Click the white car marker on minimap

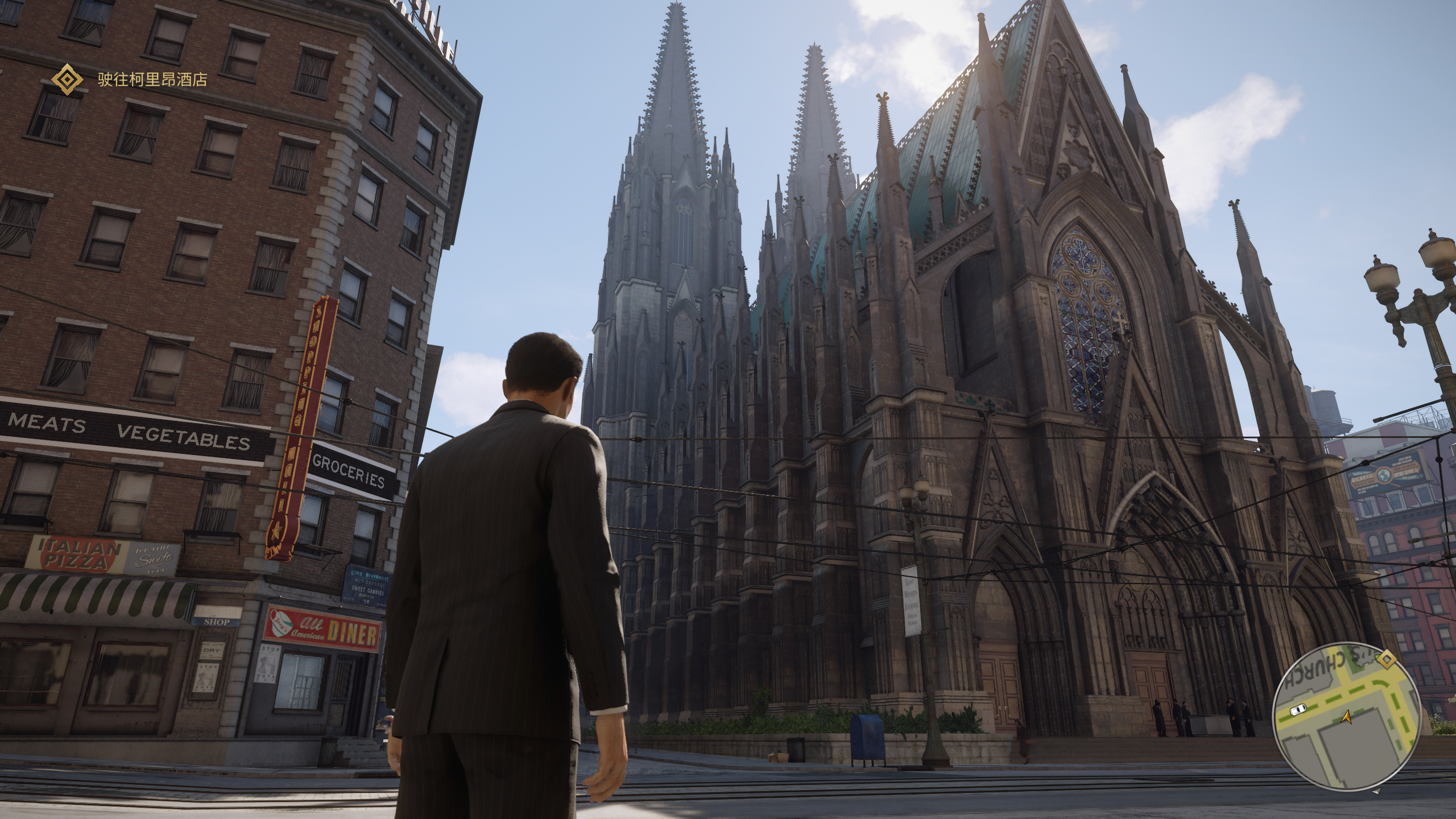pyautogui.click(x=1298, y=710)
